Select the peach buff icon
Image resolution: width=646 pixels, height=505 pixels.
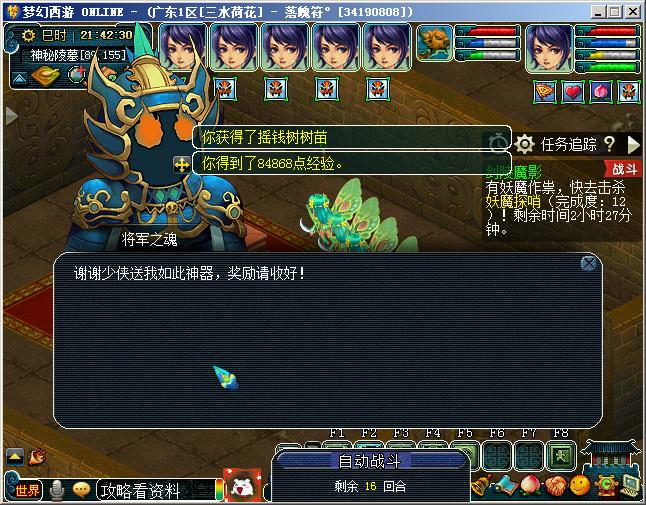pyautogui.click(x=601, y=92)
